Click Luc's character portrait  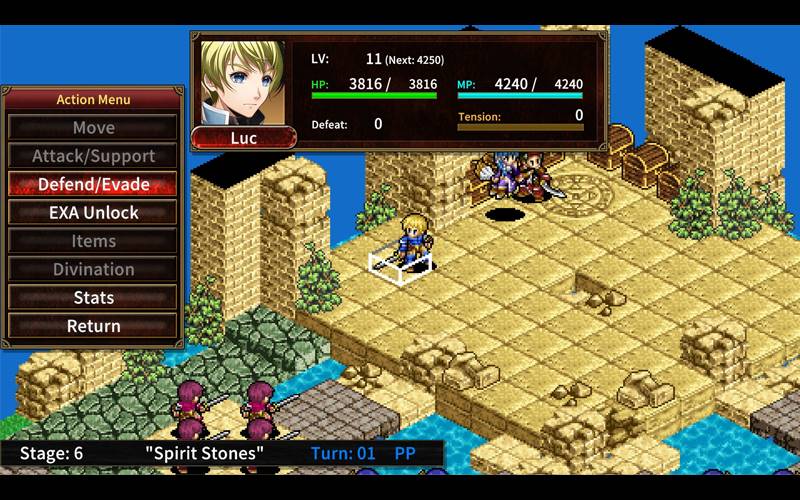[242, 82]
